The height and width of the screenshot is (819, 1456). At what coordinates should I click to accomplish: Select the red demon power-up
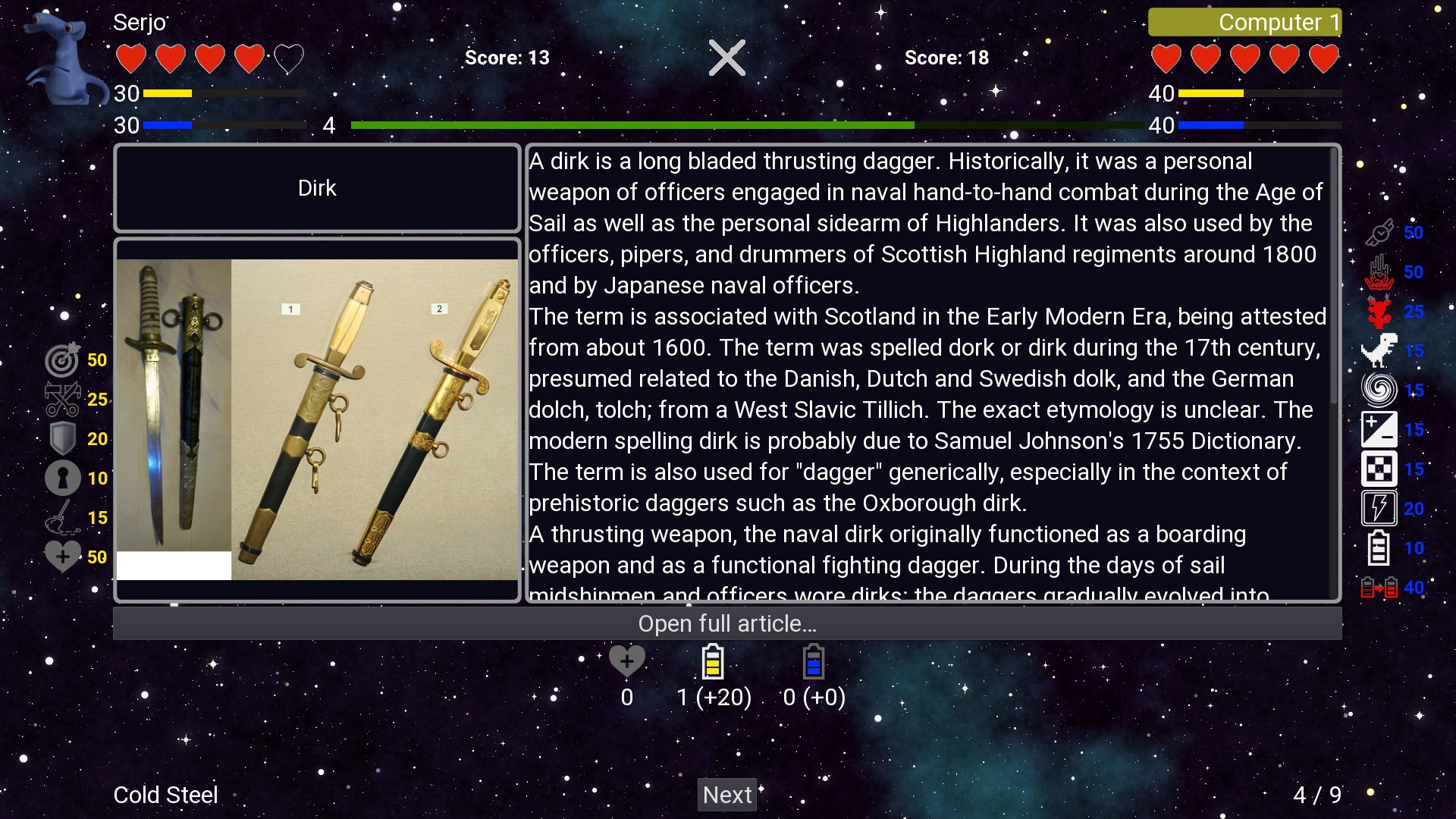coord(1380,312)
